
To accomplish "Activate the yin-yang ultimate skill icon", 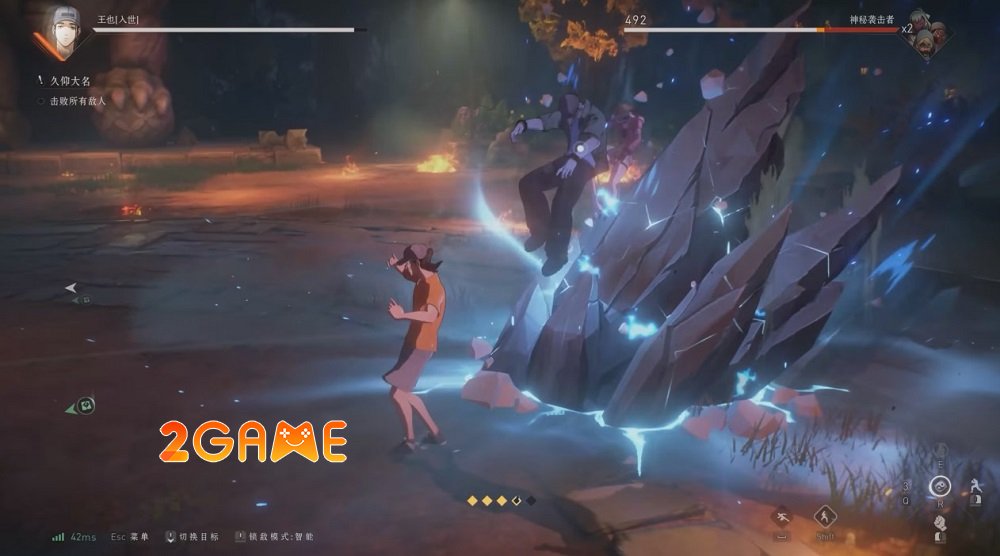I will (938, 487).
